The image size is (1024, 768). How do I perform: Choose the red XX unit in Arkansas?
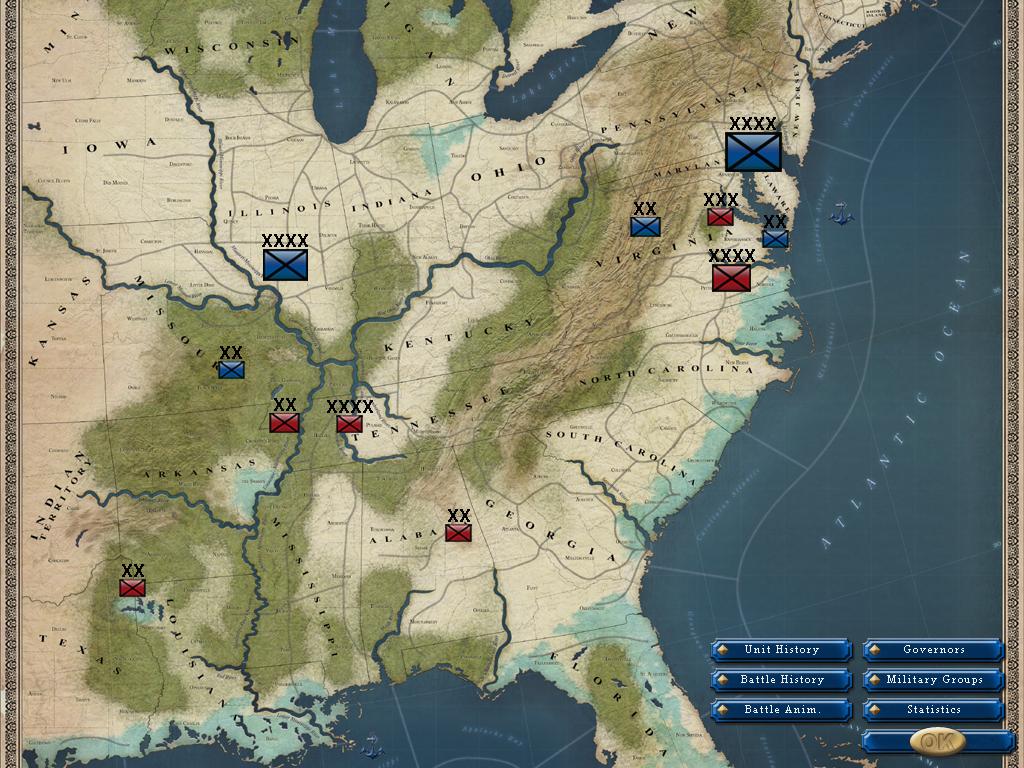284,422
